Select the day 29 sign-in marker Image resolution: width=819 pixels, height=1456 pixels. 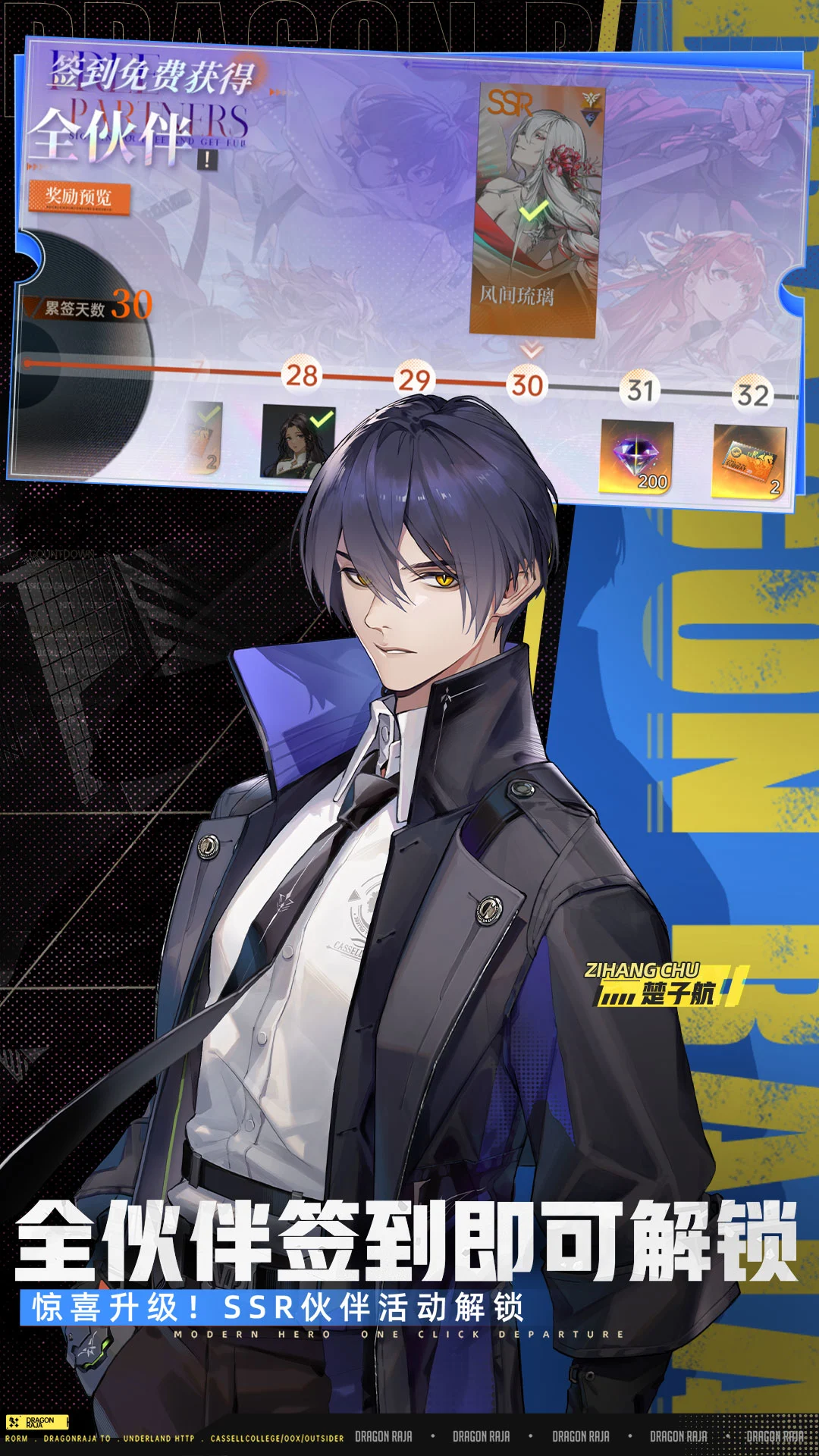click(x=414, y=380)
